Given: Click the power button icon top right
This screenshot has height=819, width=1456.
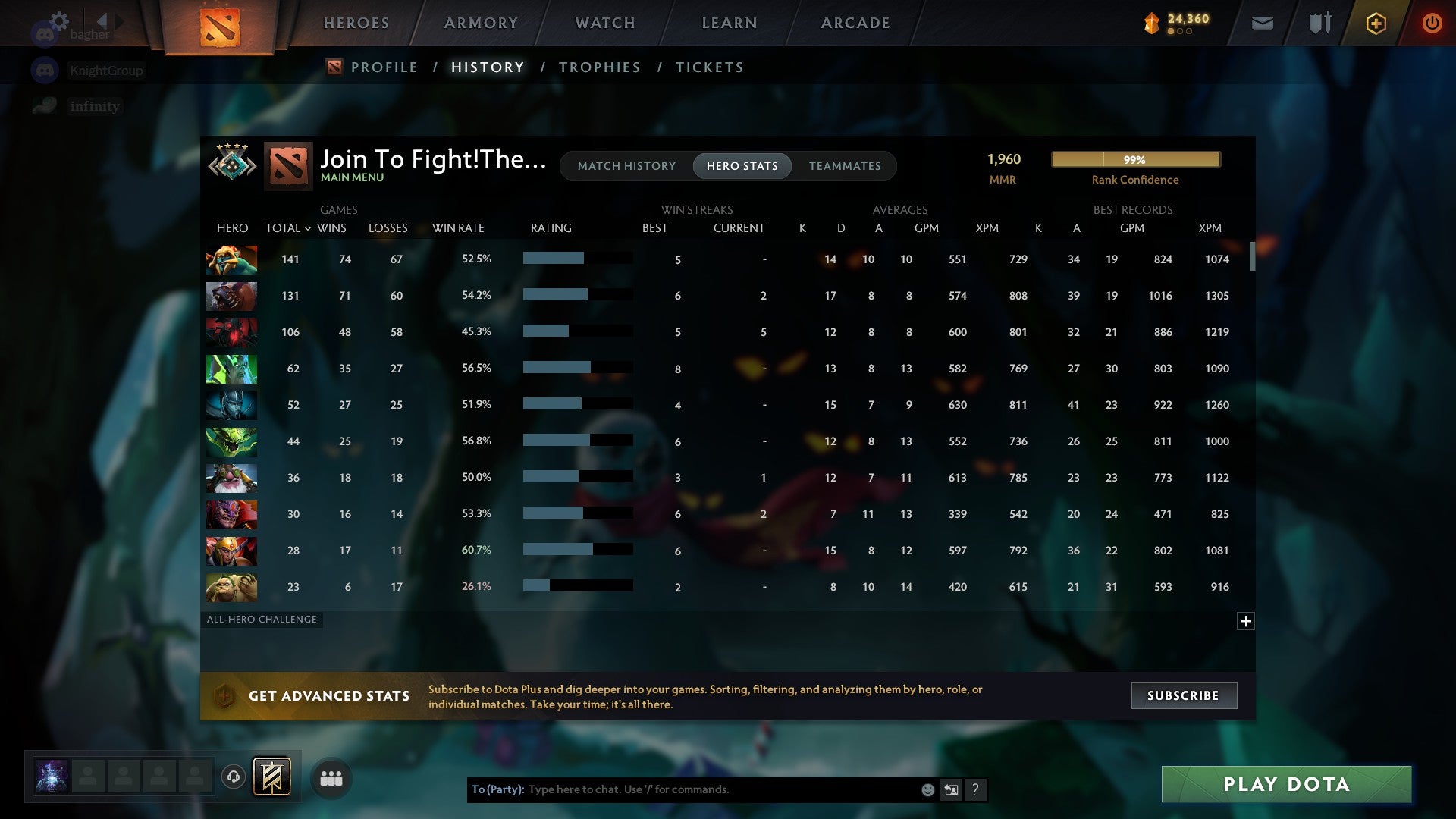Looking at the screenshot, I should pos(1432,23).
